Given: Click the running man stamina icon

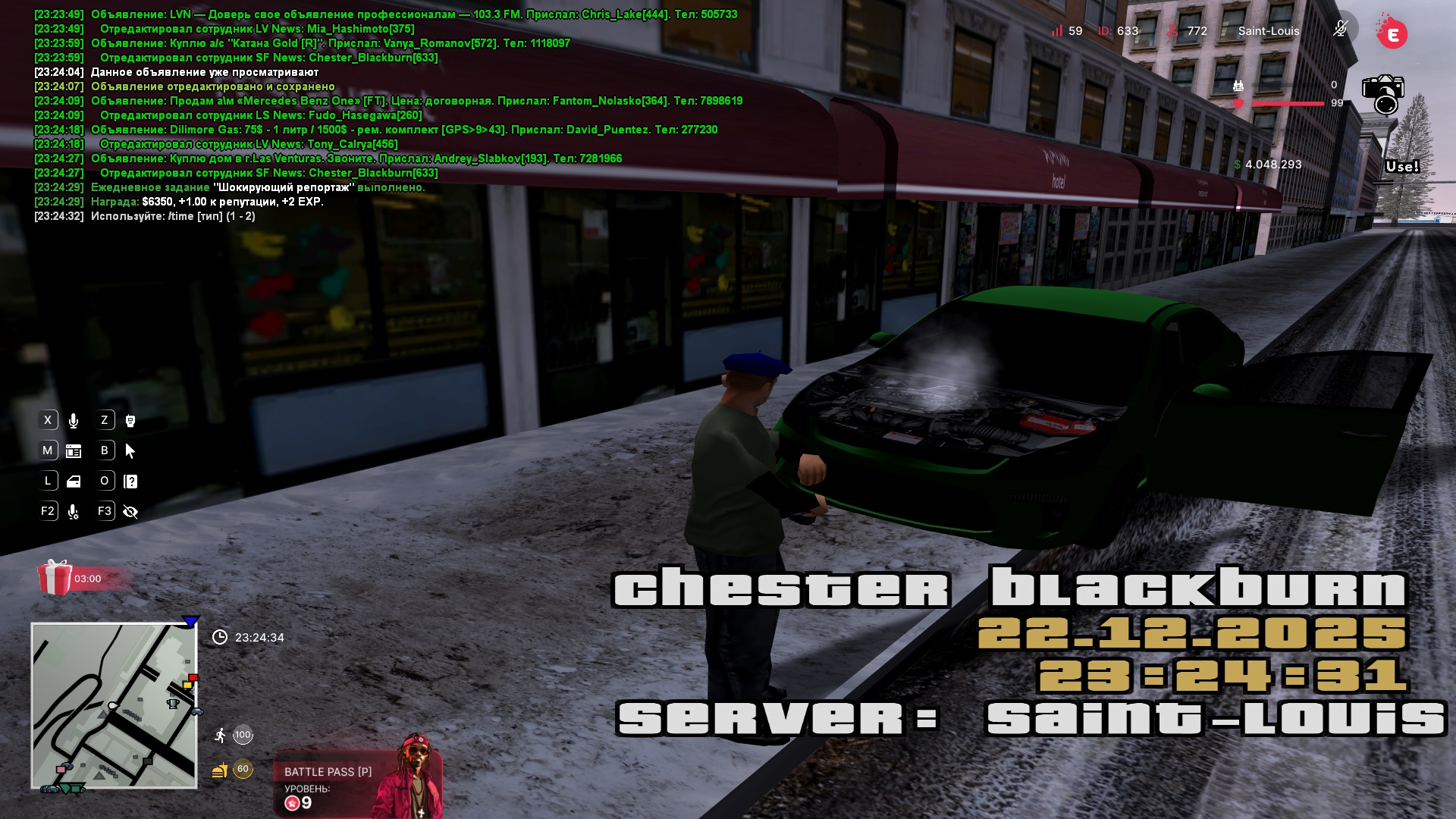Looking at the screenshot, I should coord(220,735).
